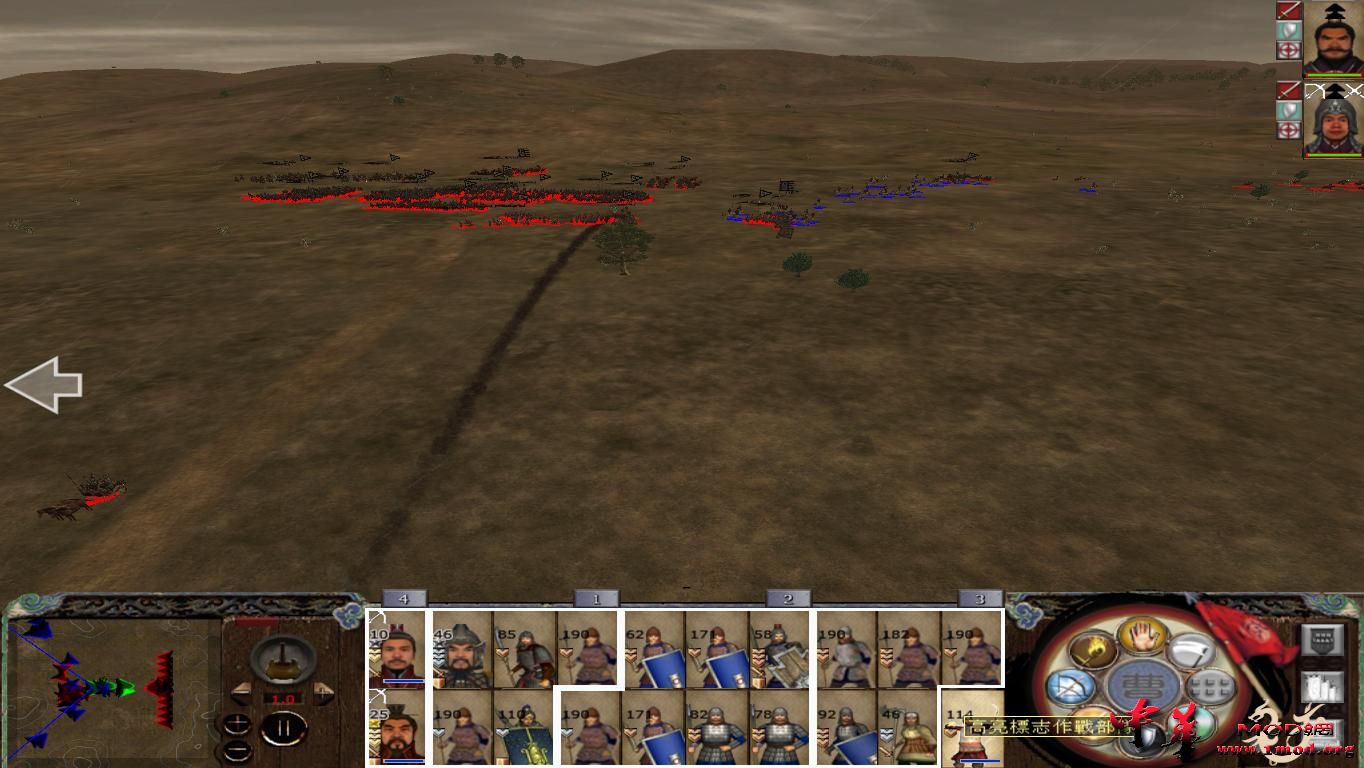The height and width of the screenshot is (768, 1364).
Task: Select the halt command hand icon
Action: click(x=1141, y=635)
